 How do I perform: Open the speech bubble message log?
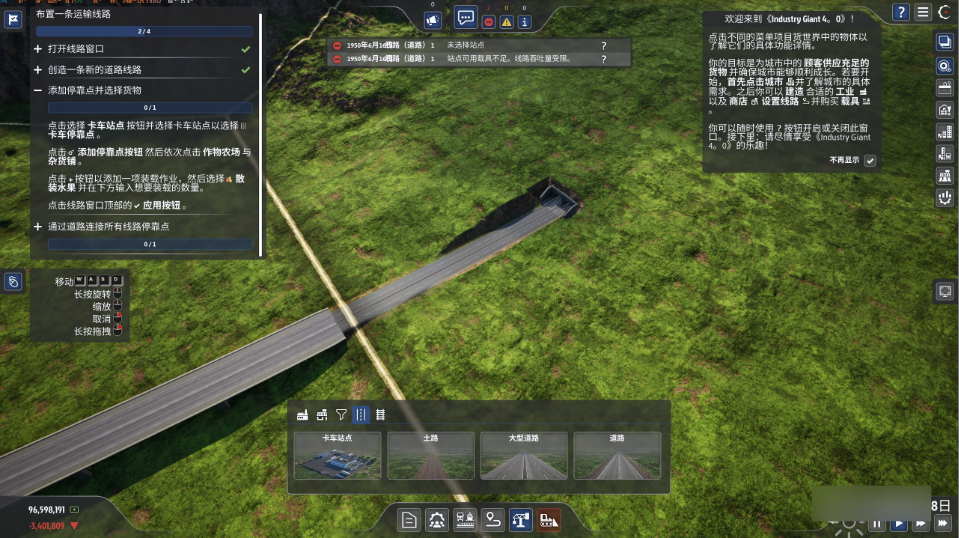pos(465,18)
